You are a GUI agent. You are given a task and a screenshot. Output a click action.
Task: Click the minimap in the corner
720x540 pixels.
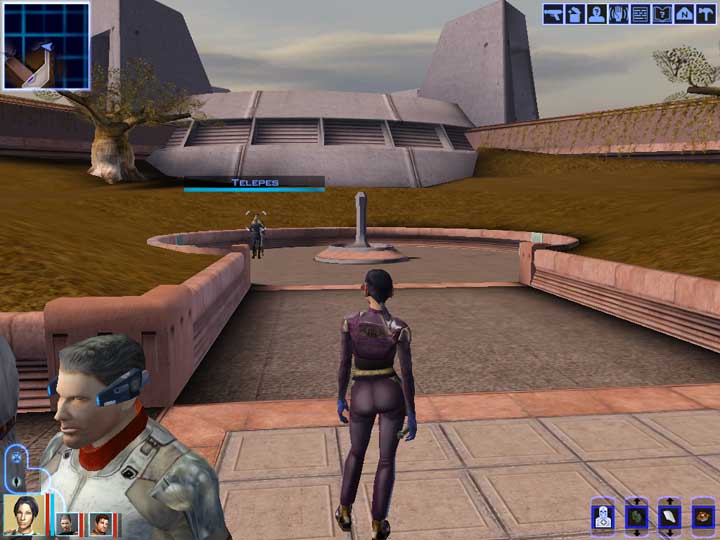(46, 46)
